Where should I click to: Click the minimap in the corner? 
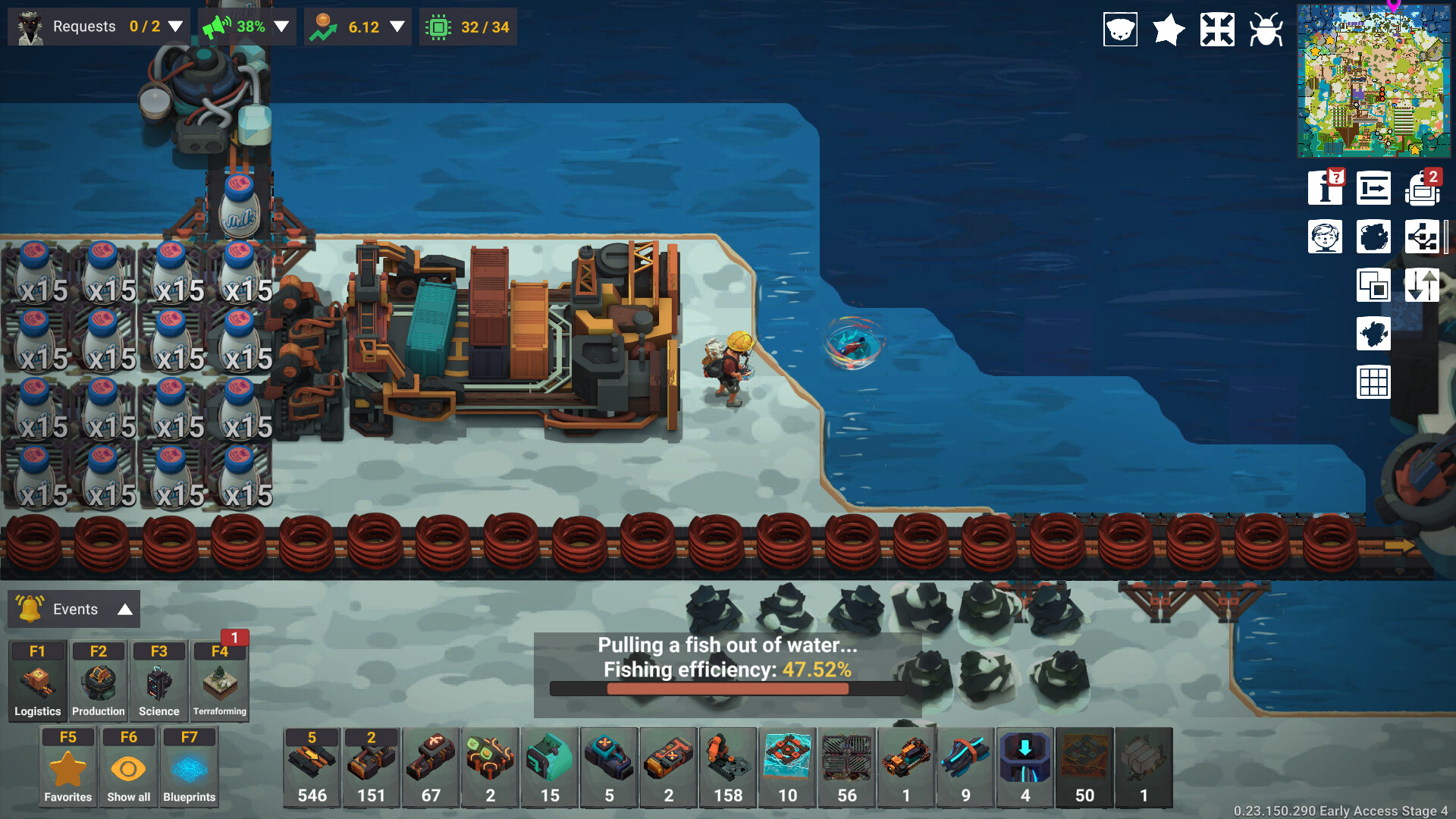tap(1373, 80)
